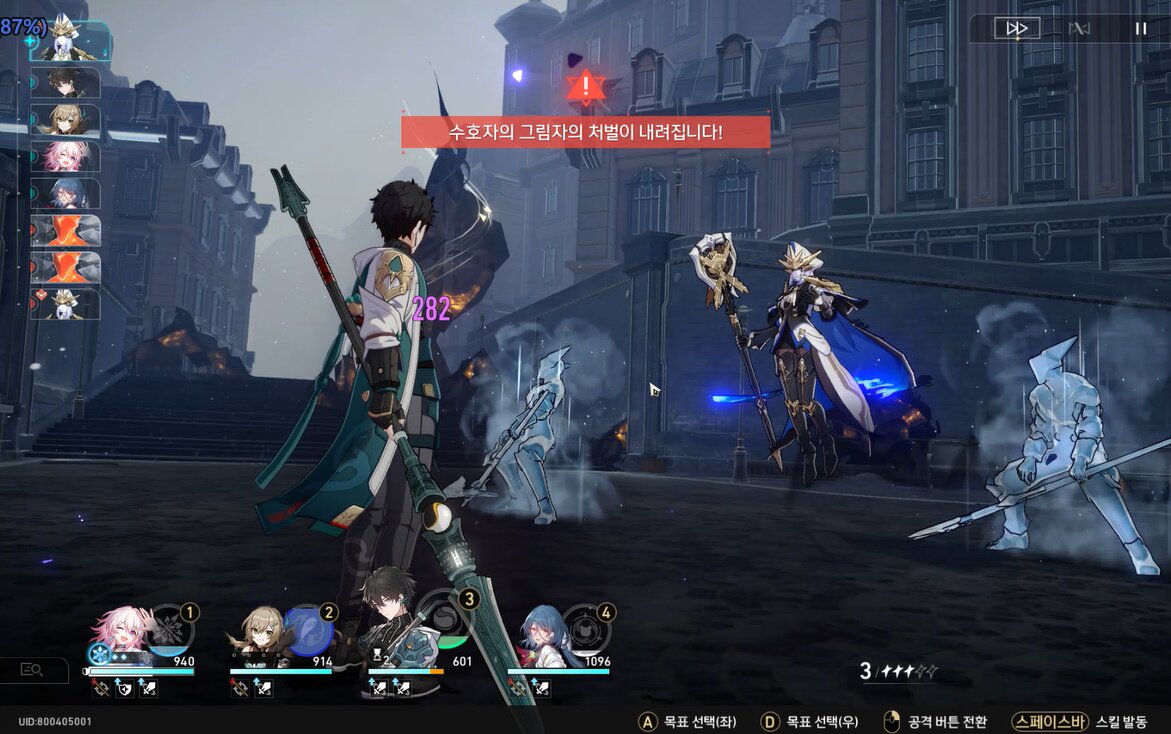
Task: Open the battle details magnifier button
Action: 32,670
